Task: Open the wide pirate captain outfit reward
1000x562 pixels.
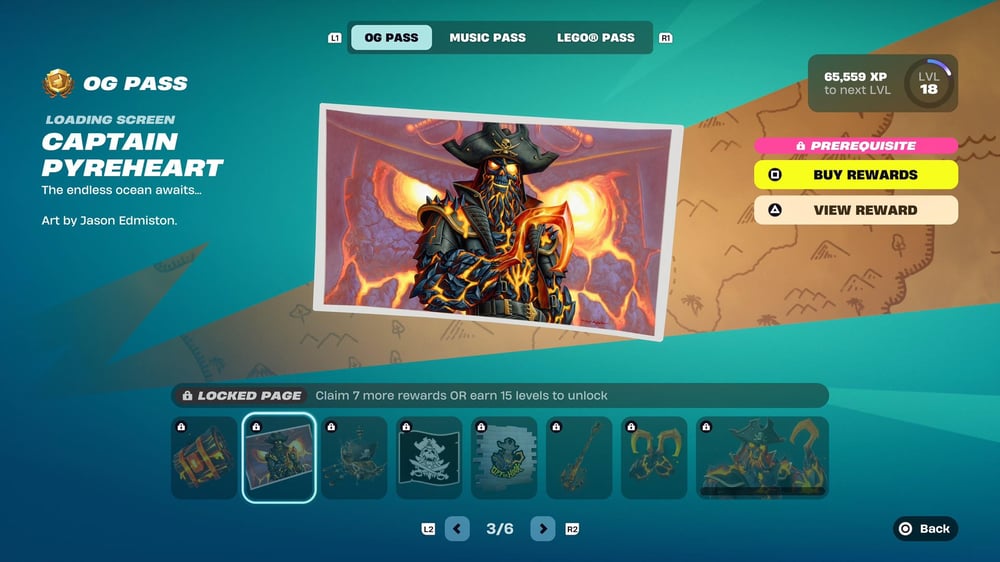Action: [763, 458]
